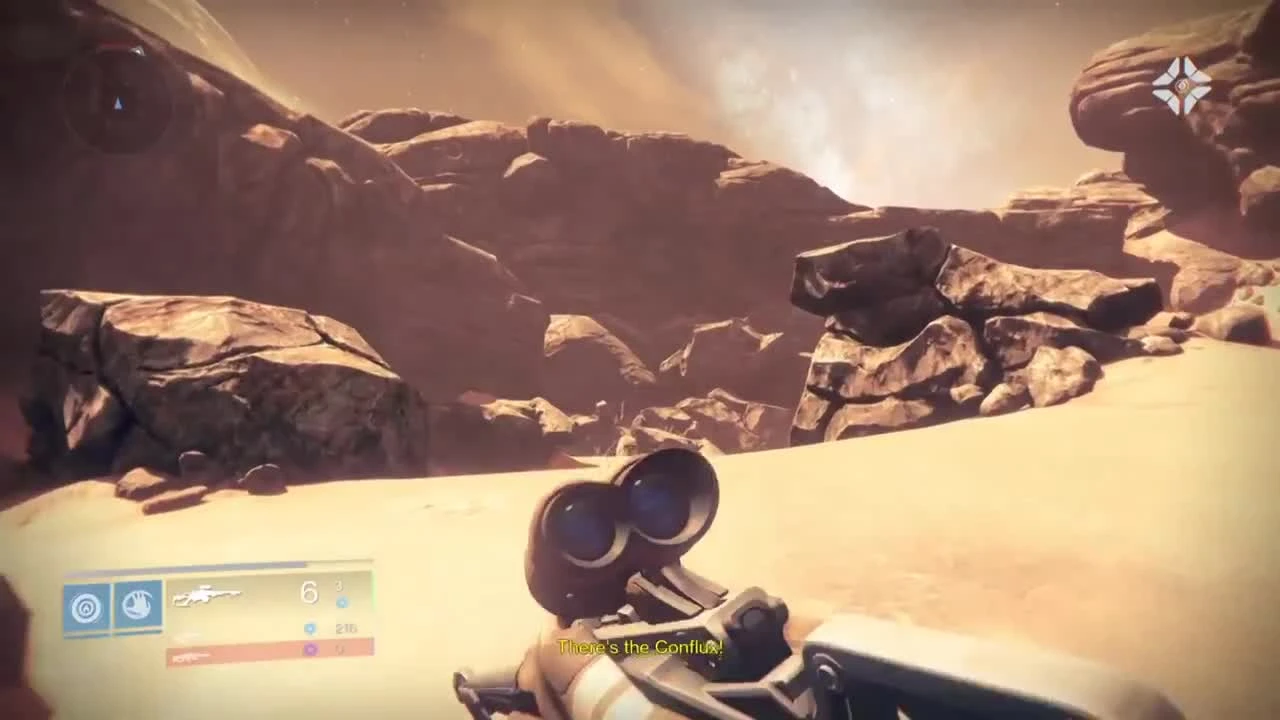The height and width of the screenshot is (720, 1280).
Task: Toggle the melee ability tile
Action: pyautogui.click(x=140, y=605)
